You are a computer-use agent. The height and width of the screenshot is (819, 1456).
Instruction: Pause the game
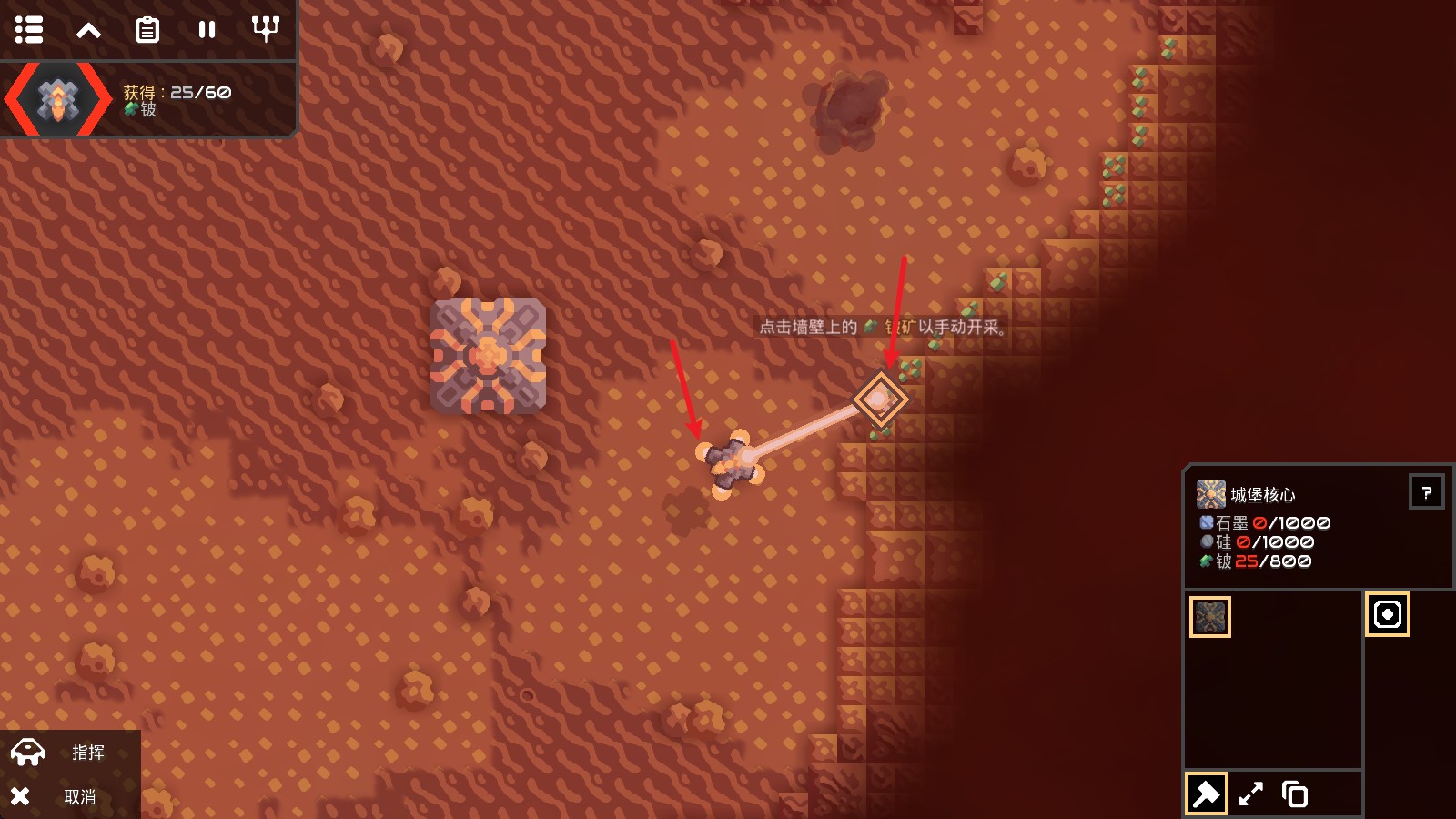pos(207,30)
